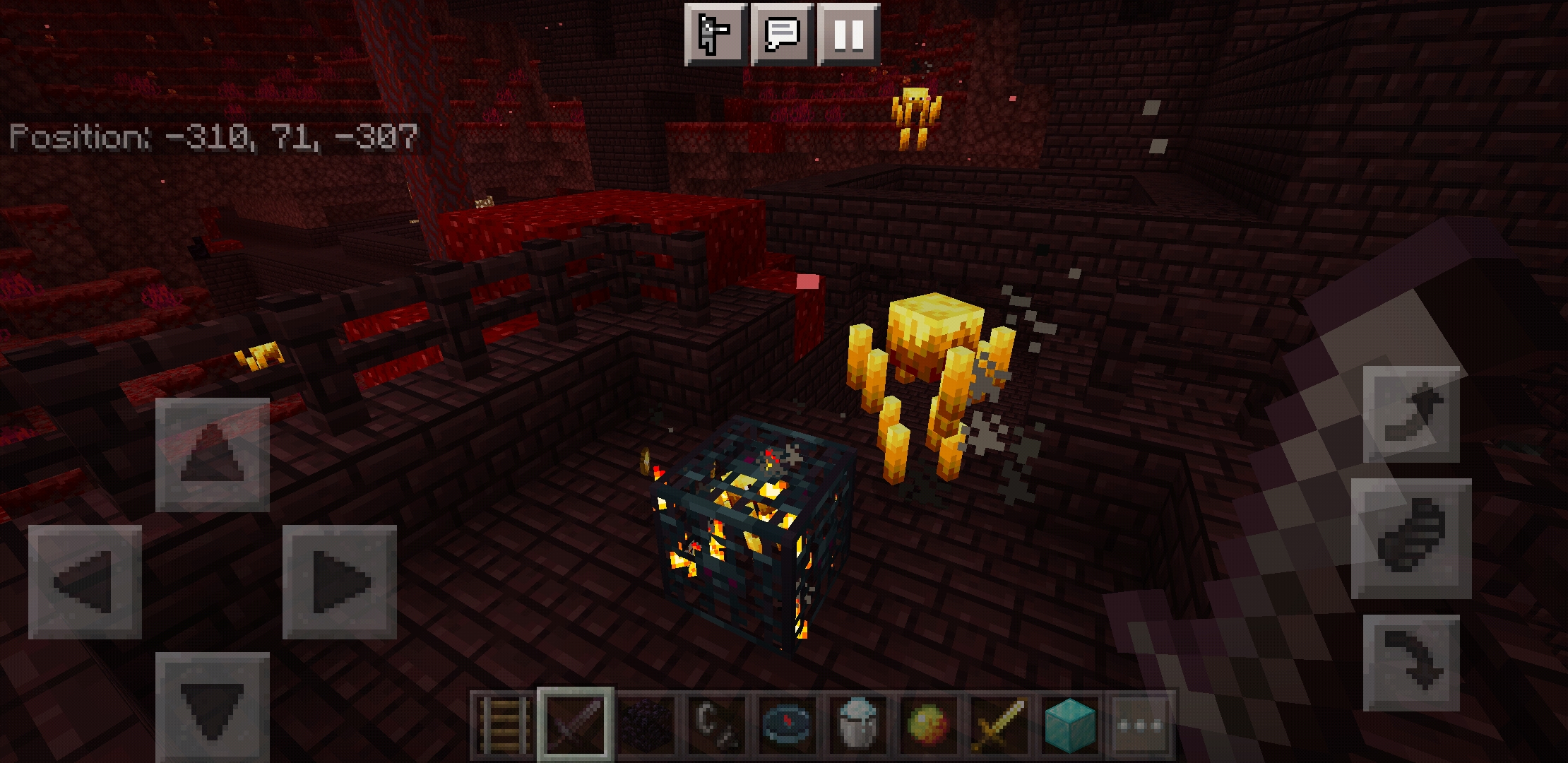The image size is (1568, 763).
Task: Select the ladder hotbar slot
Action: (x=504, y=726)
